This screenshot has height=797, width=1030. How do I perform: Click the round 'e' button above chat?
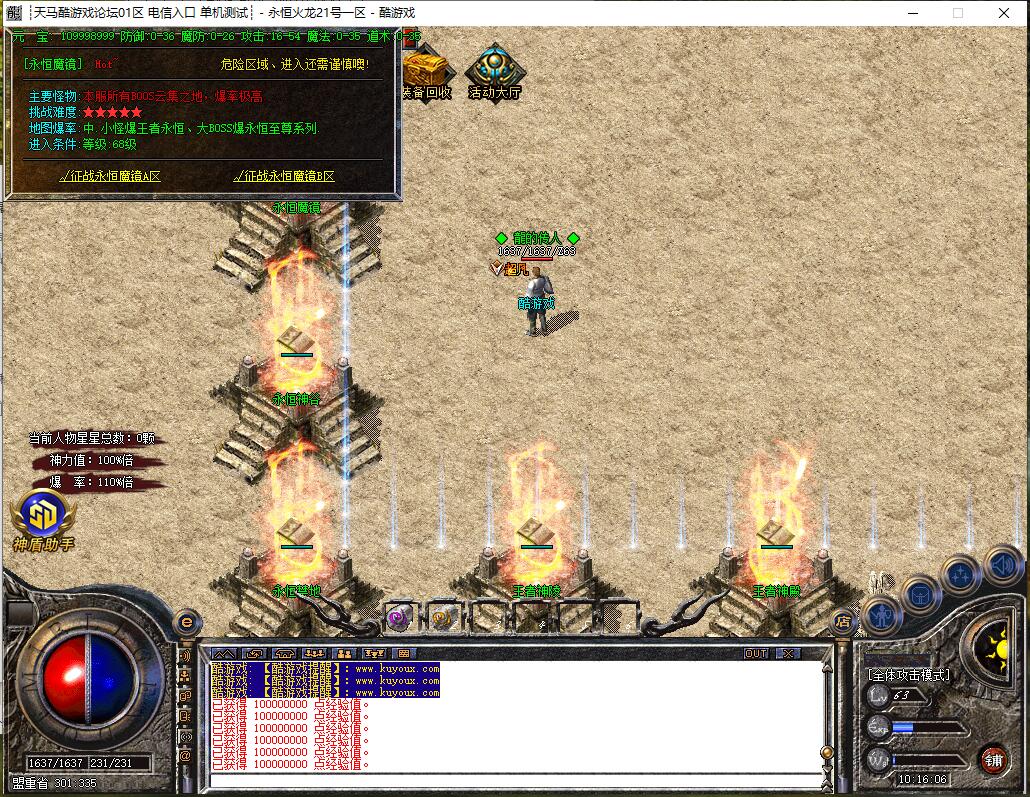coord(186,621)
